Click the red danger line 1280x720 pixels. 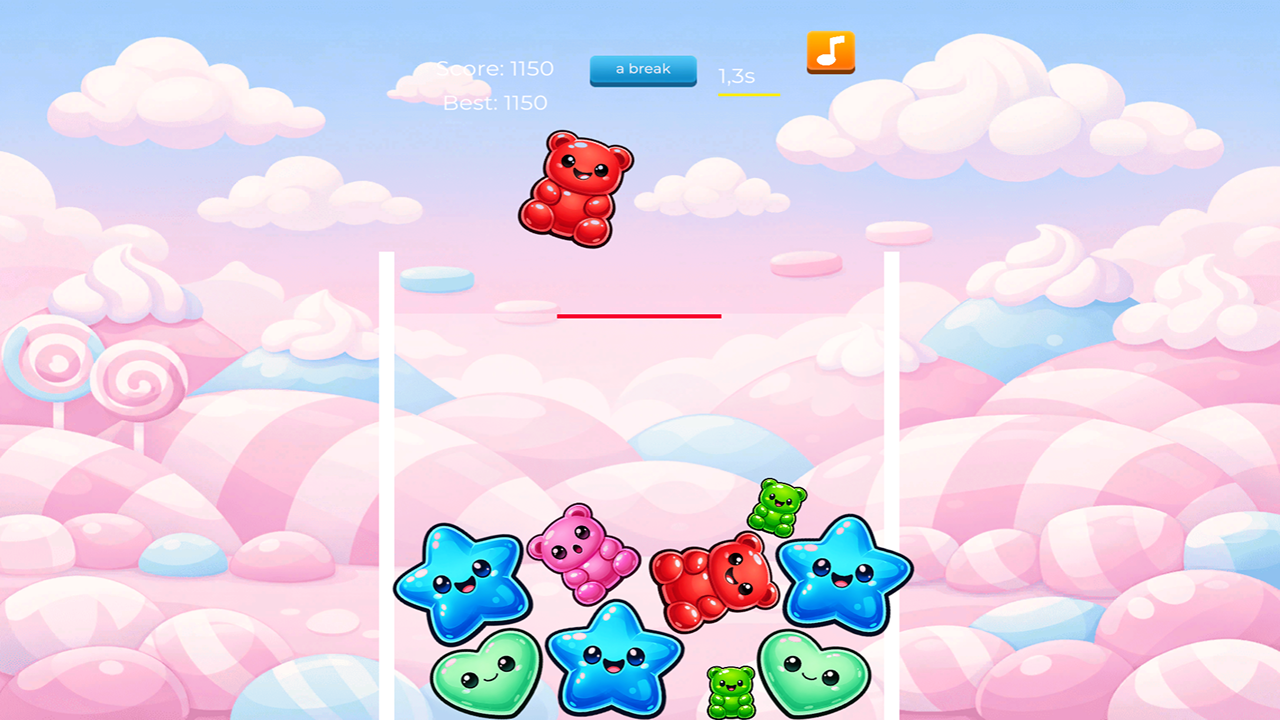640,316
